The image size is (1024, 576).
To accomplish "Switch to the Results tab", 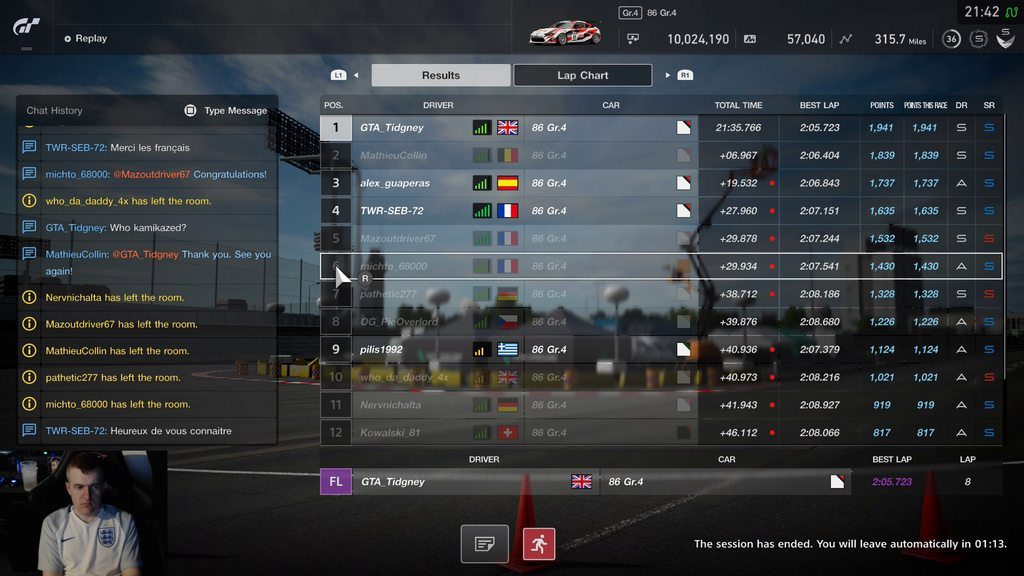I will tap(440, 75).
